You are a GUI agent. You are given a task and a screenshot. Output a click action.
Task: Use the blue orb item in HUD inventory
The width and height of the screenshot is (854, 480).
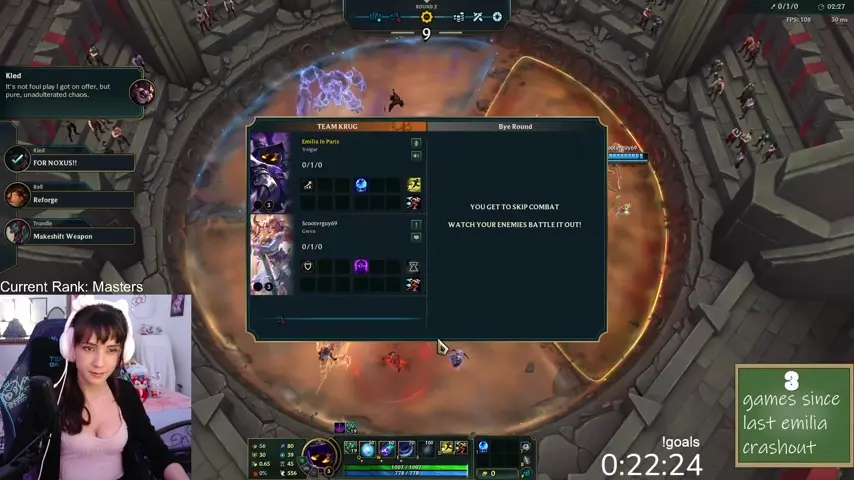[483, 447]
